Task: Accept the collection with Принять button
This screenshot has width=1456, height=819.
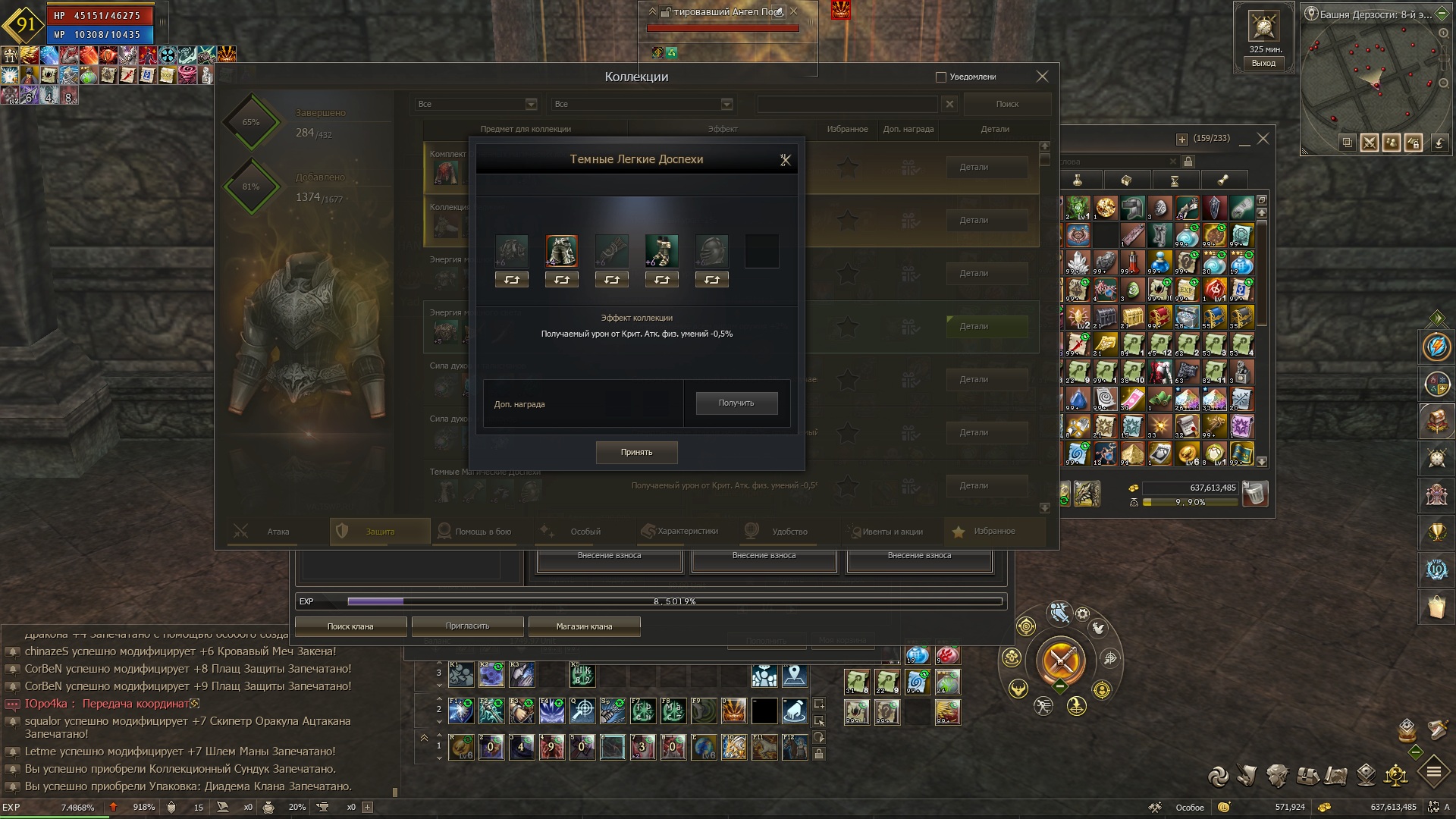Action: point(636,452)
